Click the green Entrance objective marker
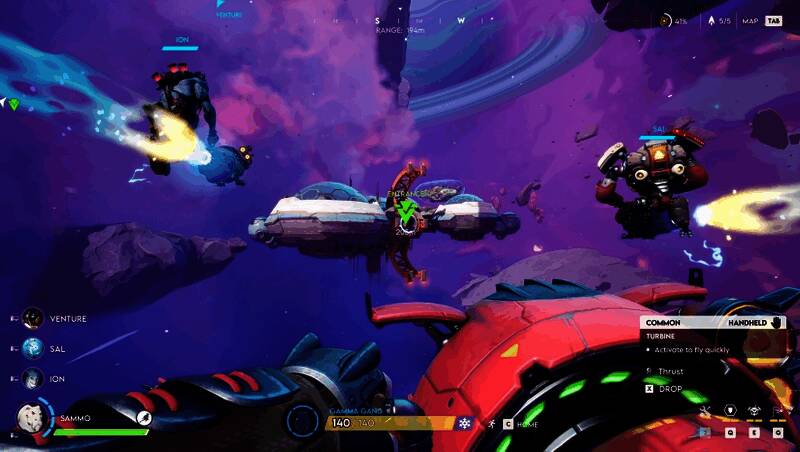The image size is (800, 452). click(x=406, y=210)
